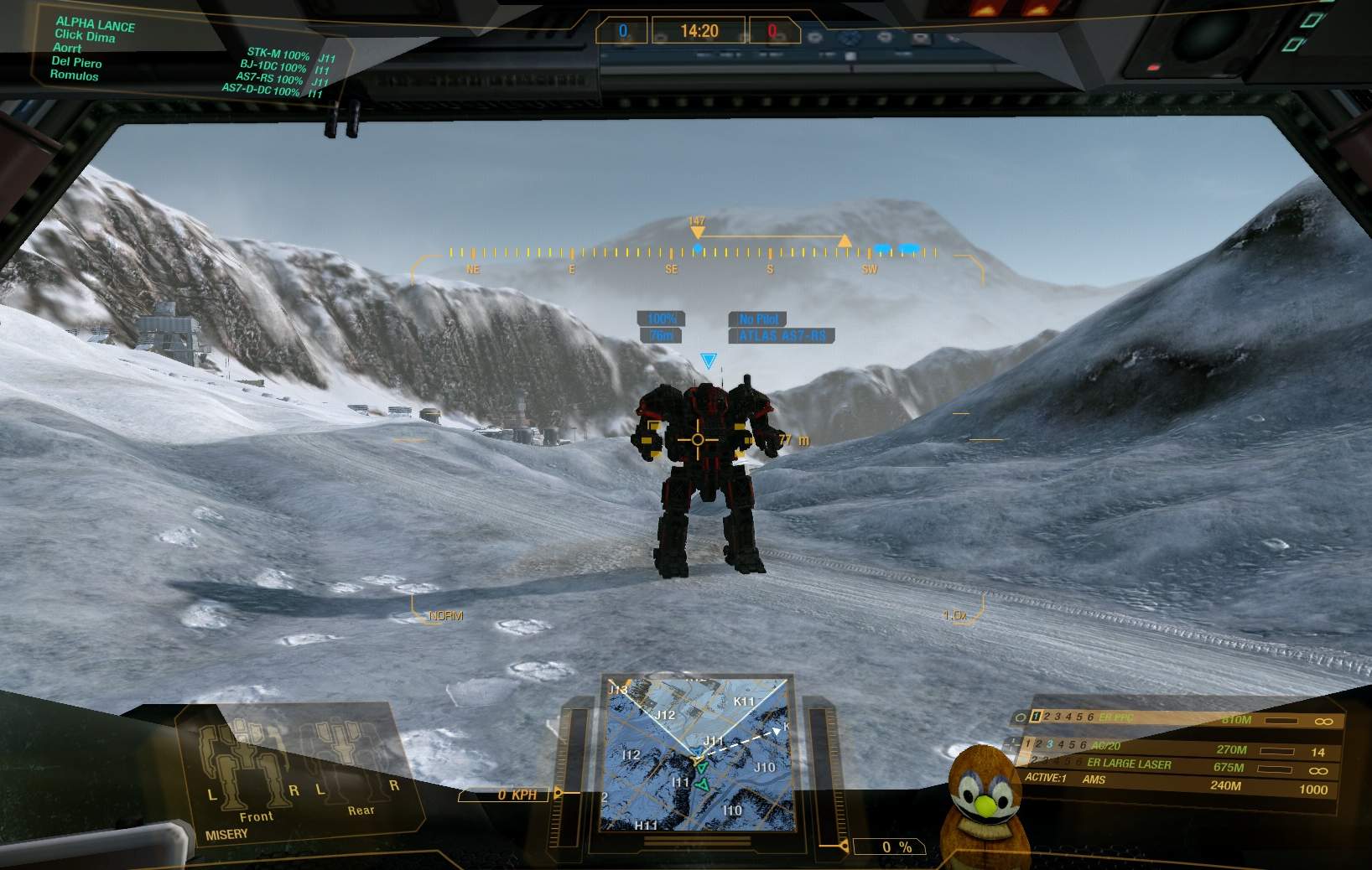The height and width of the screenshot is (870, 1372).
Task: Select lance member Del Piero
Action: 76,62
